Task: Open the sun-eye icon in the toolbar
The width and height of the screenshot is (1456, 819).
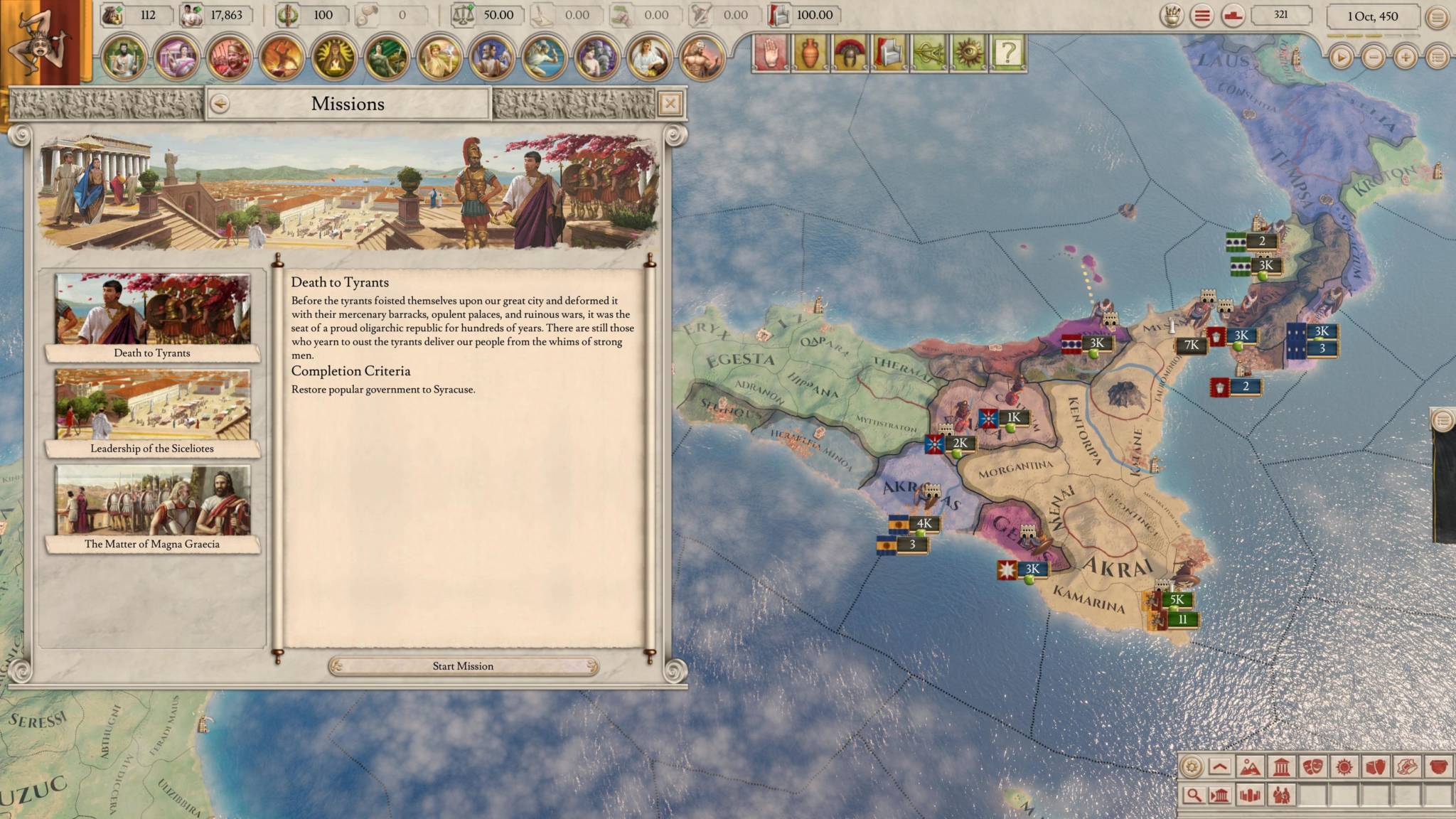Action: (968, 53)
